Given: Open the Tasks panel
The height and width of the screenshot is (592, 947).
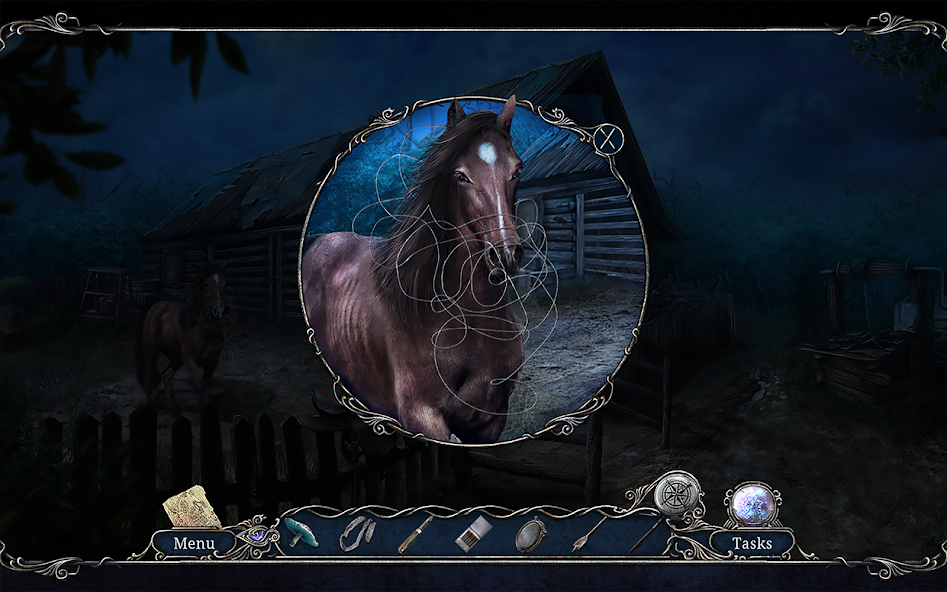Looking at the screenshot, I should (x=751, y=543).
